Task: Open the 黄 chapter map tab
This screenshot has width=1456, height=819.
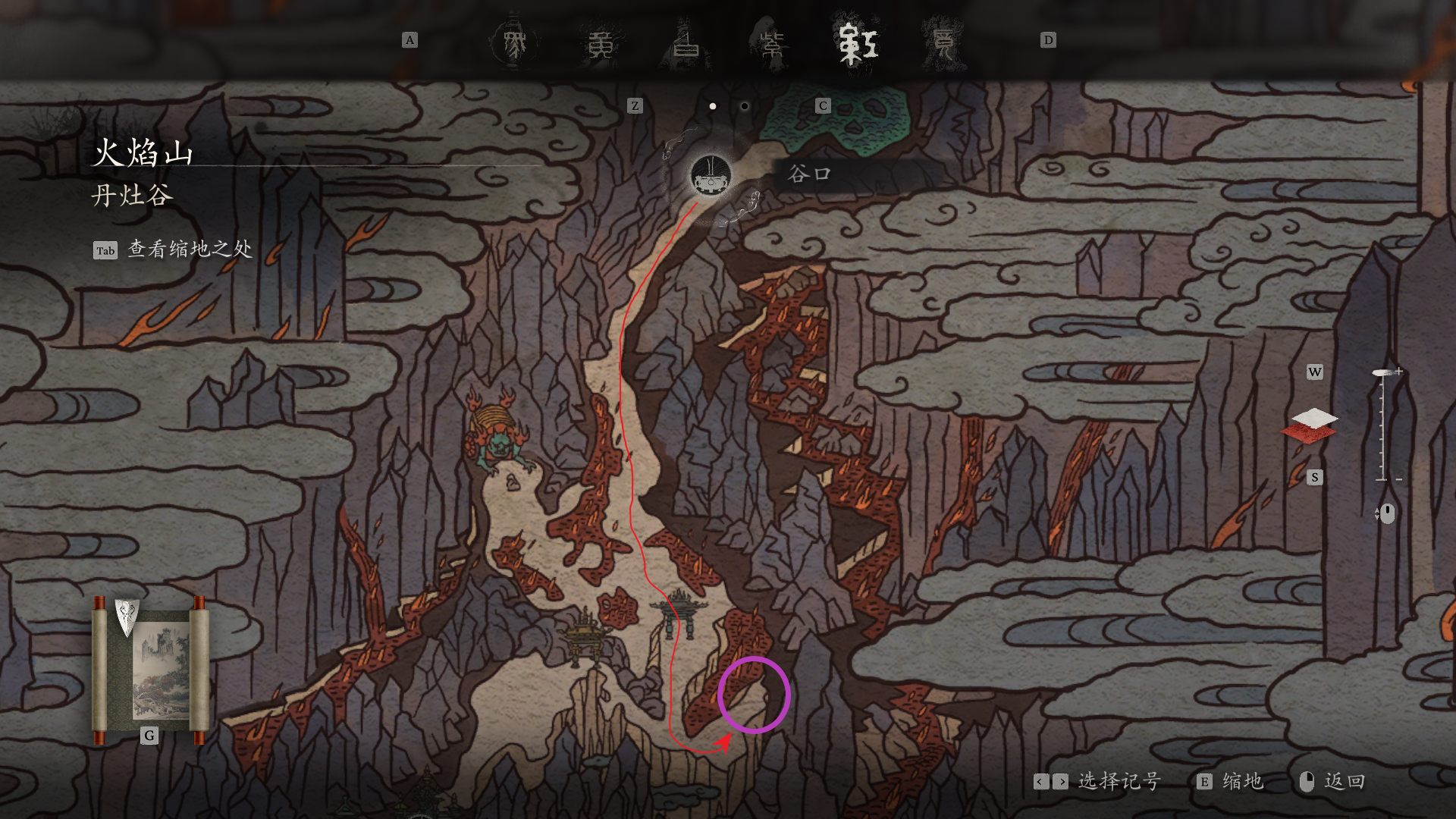Action: coord(601,44)
